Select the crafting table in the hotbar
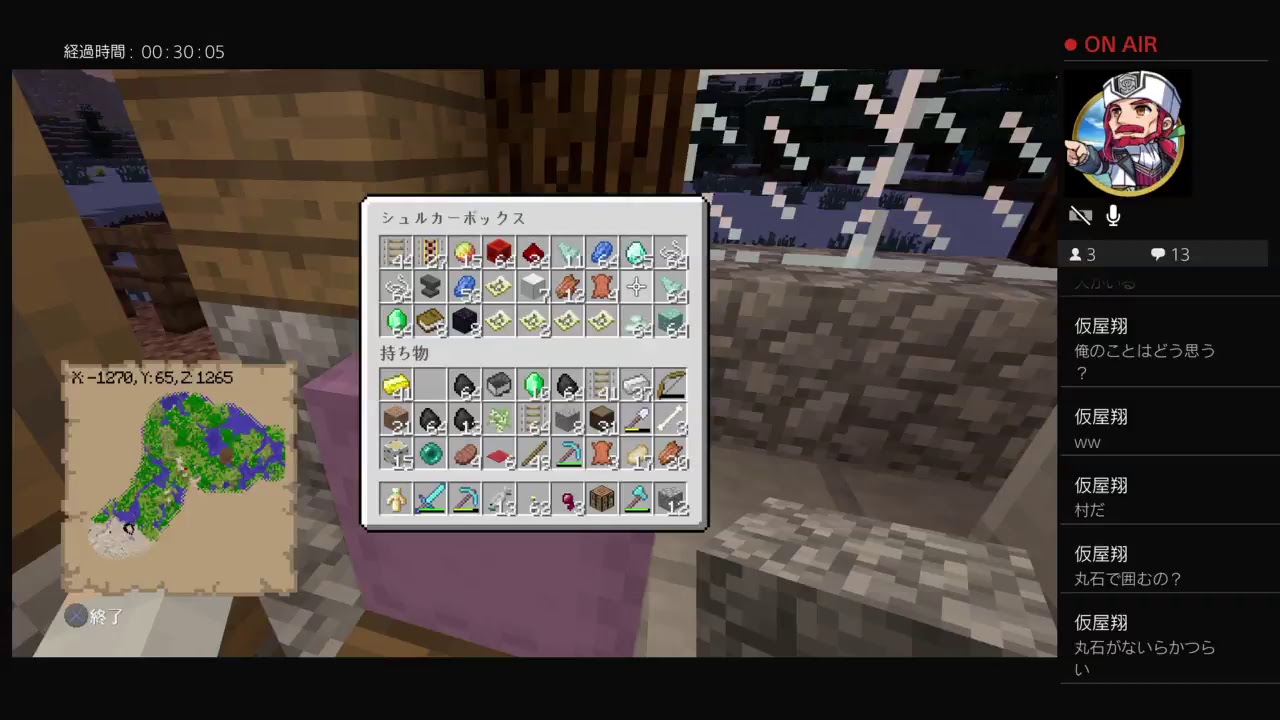Screen dimensions: 1280x720 (600, 497)
